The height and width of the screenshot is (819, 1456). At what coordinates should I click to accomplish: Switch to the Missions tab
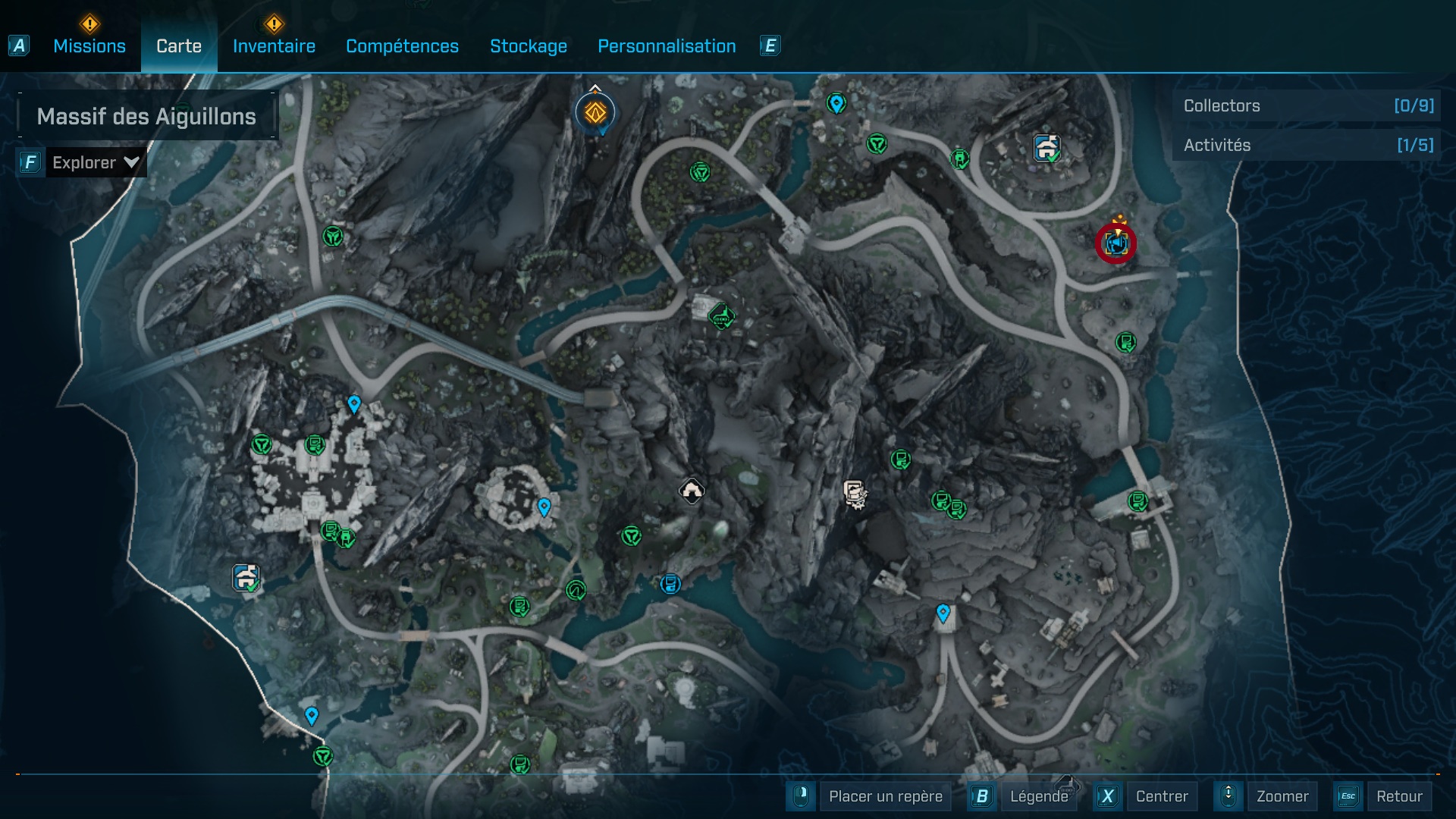click(x=89, y=46)
